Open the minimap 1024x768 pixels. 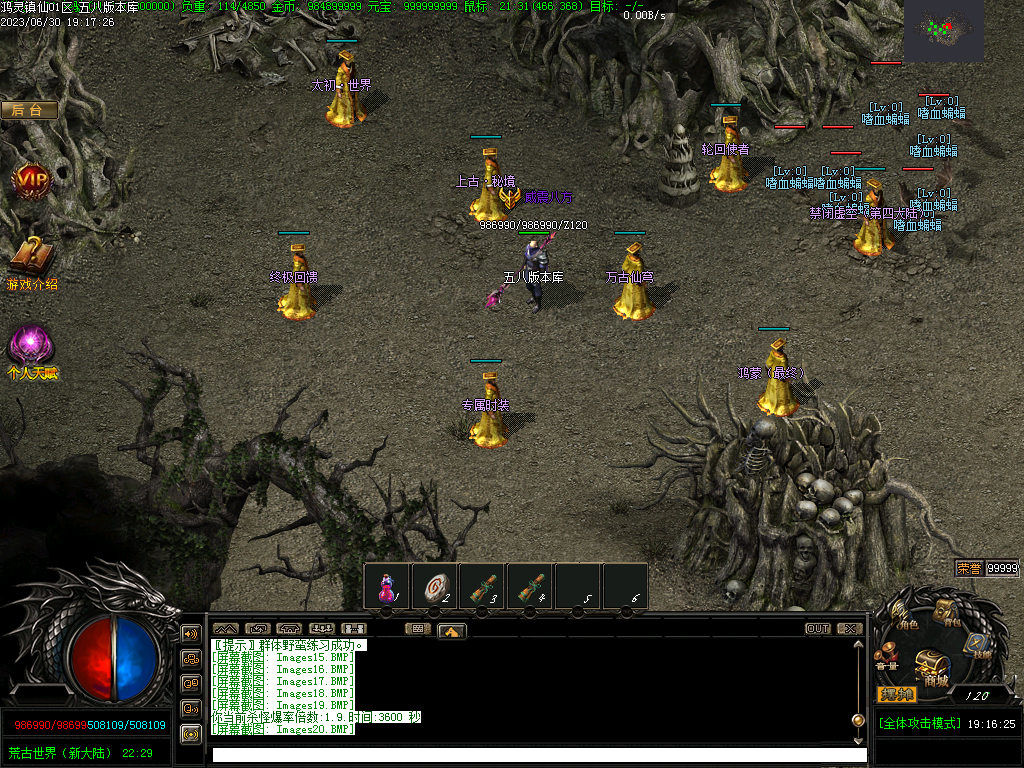pos(943,30)
